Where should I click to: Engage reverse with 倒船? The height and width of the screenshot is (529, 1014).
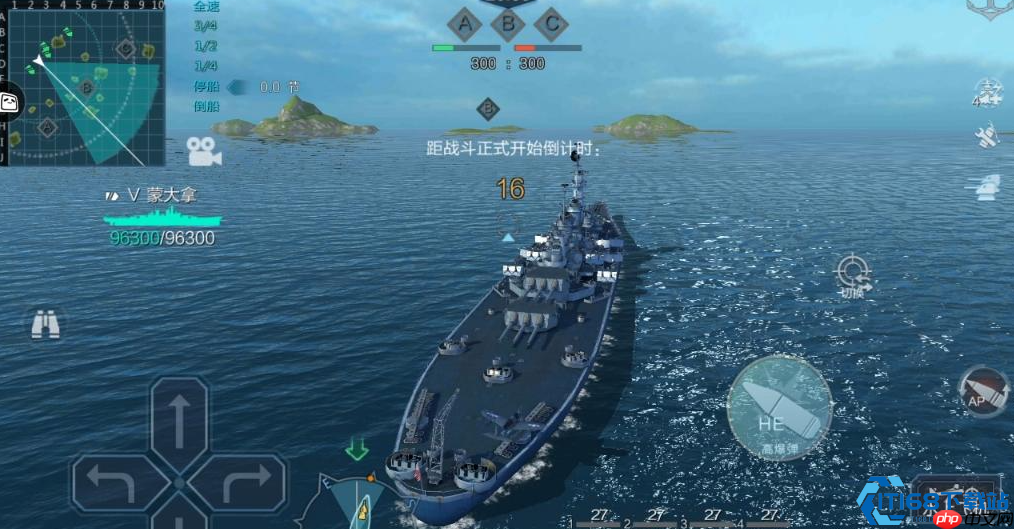(206, 106)
